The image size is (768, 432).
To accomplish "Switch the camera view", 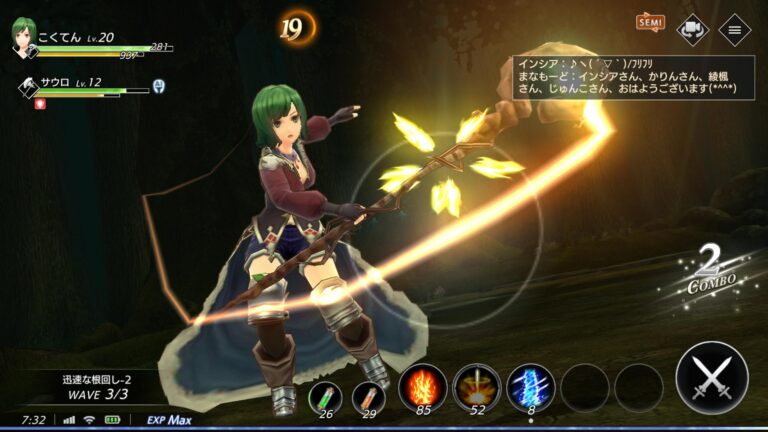I will coord(692,28).
